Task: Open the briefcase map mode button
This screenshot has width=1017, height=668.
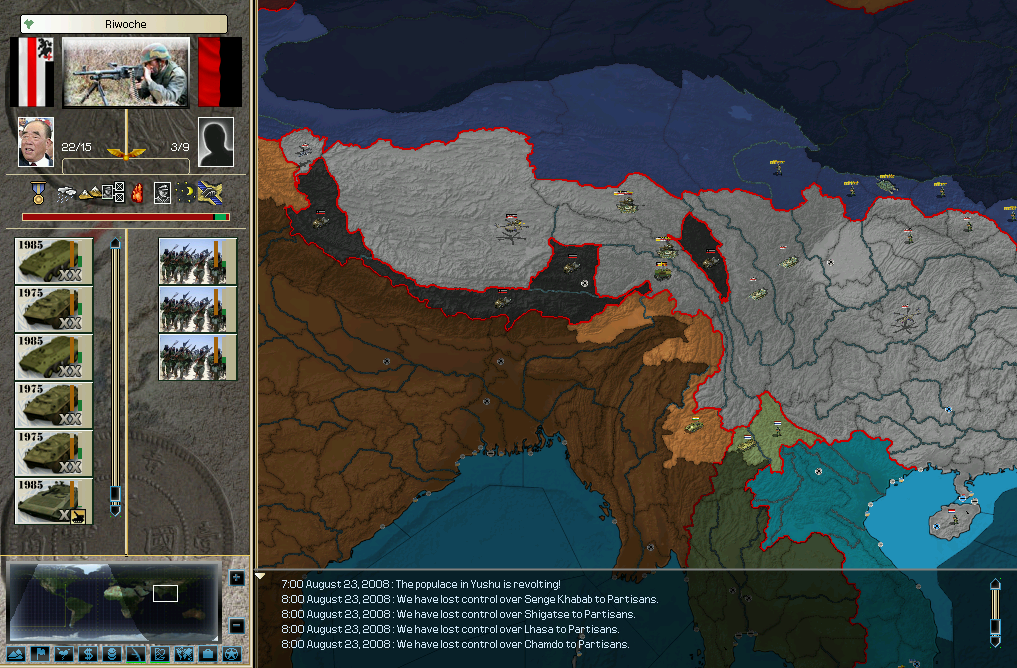Action: tap(207, 654)
